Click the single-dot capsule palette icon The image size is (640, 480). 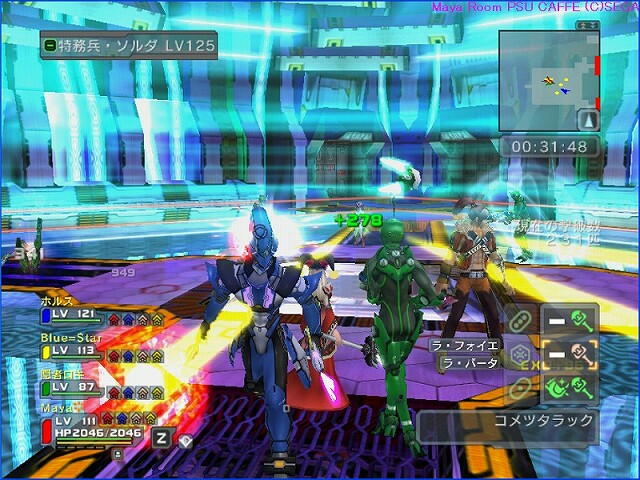[520, 388]
